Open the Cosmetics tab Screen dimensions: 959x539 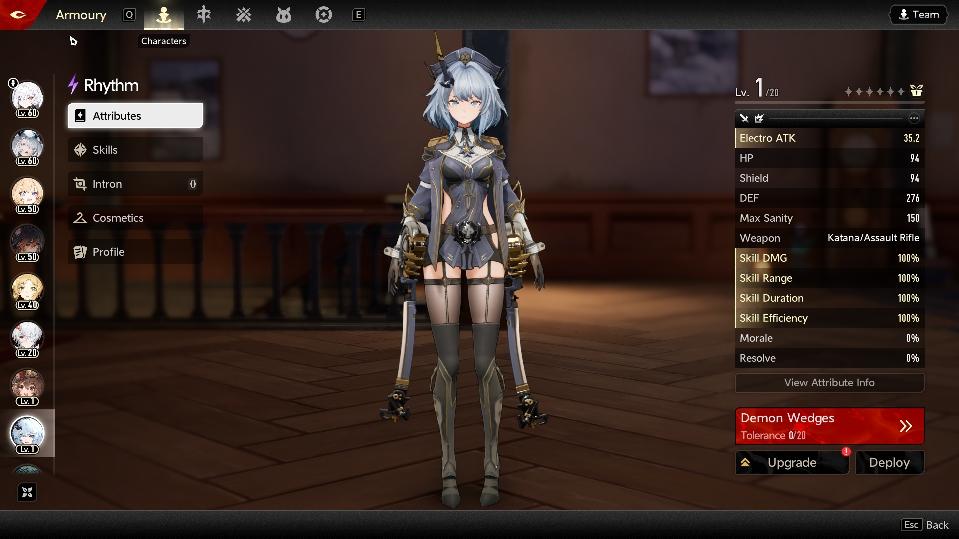point(135,218)
